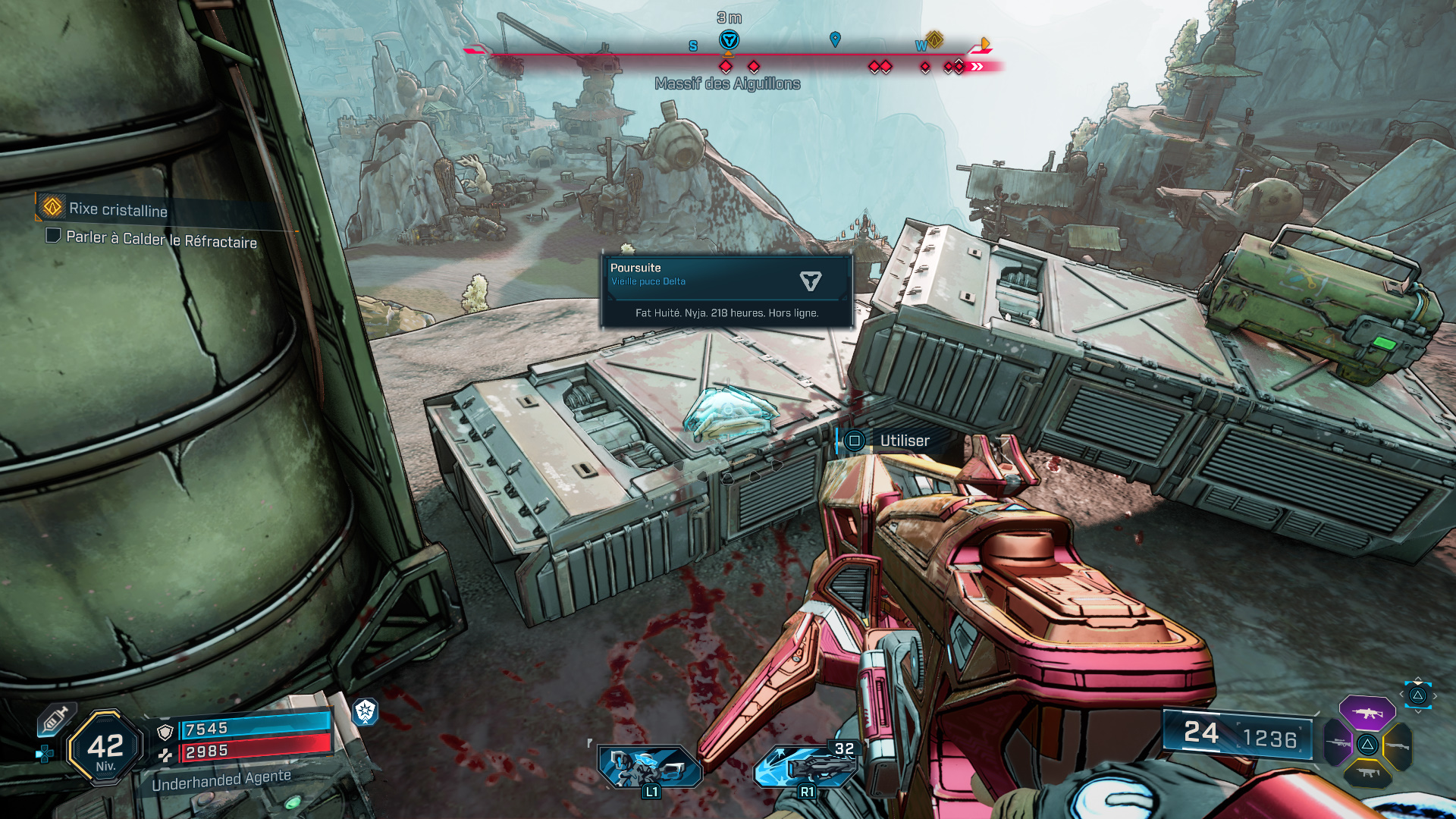
Task: Select the Rixe cristalline quest tracker
Action: [x=118, y=209]
